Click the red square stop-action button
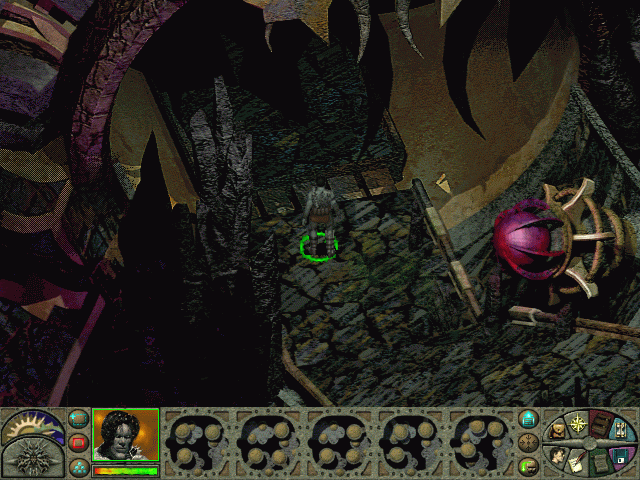Image resolution: width=640 pixels, height=480 pixels. pyautogui.click(x=79, y=441)
